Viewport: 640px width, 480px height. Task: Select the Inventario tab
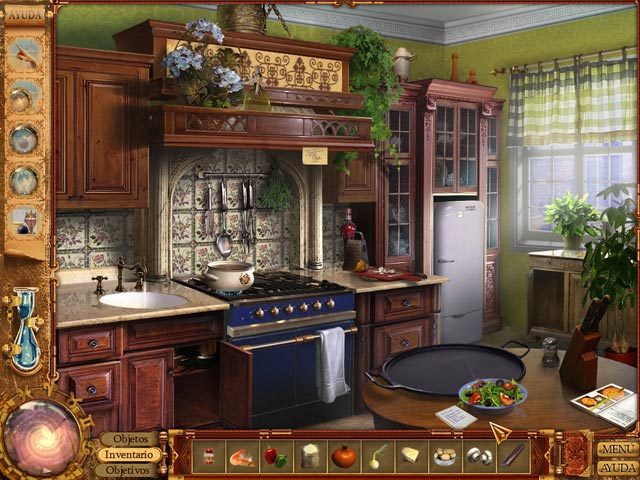128,454
